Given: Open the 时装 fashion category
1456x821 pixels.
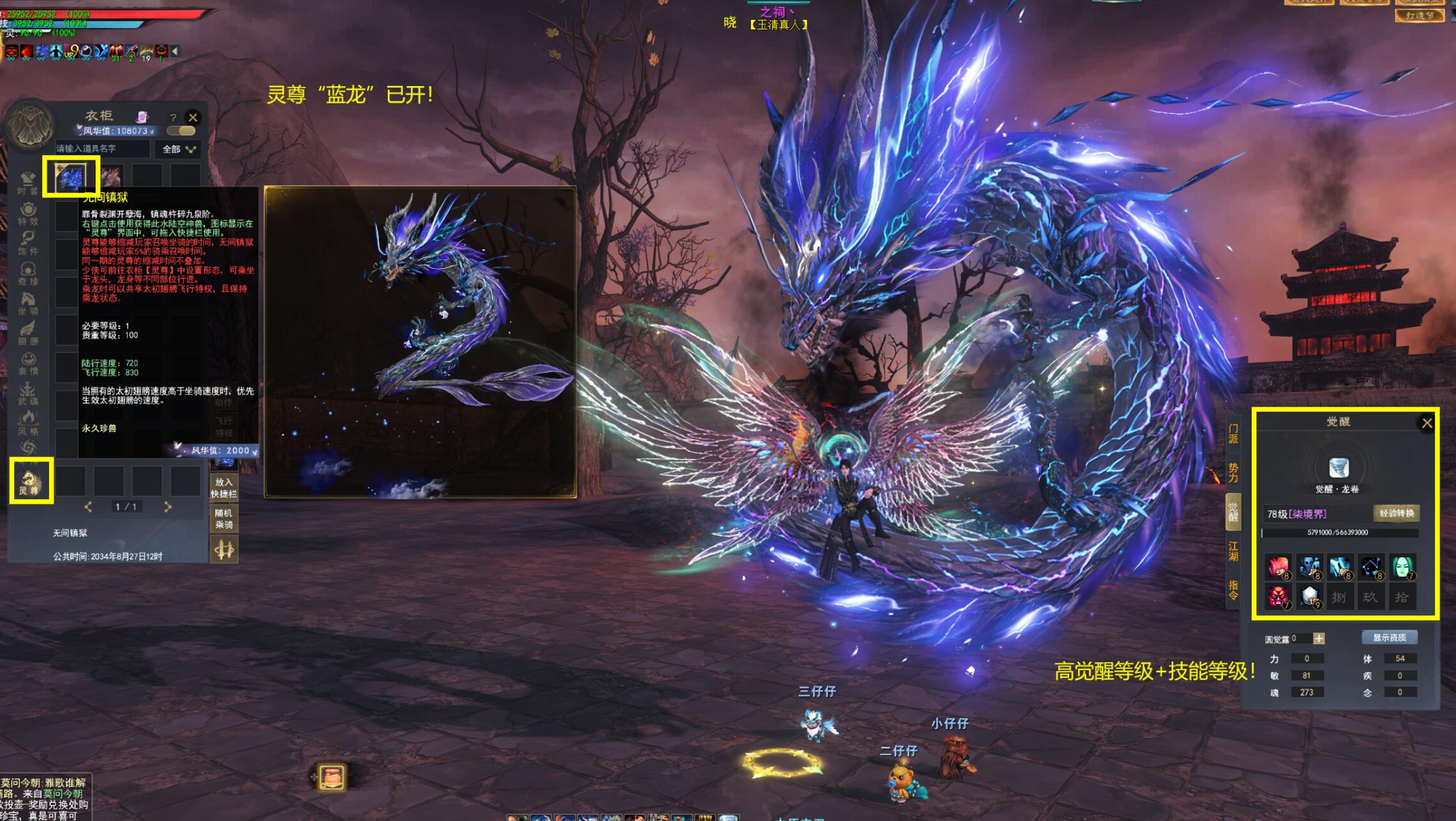Looking at the screenshot, I should (28, 183).
